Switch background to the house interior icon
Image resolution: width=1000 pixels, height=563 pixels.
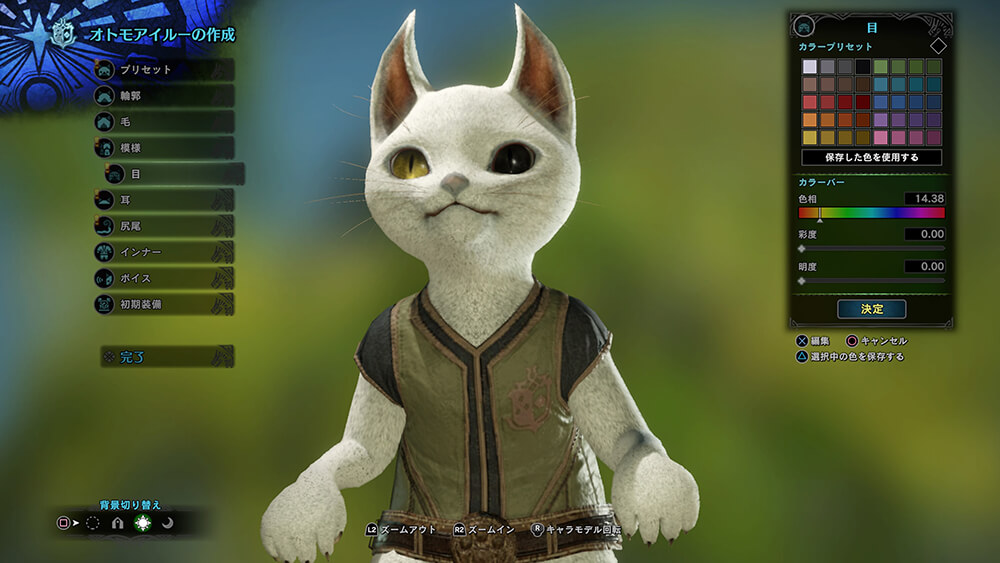pyautogui.click(x=117, y=523)
